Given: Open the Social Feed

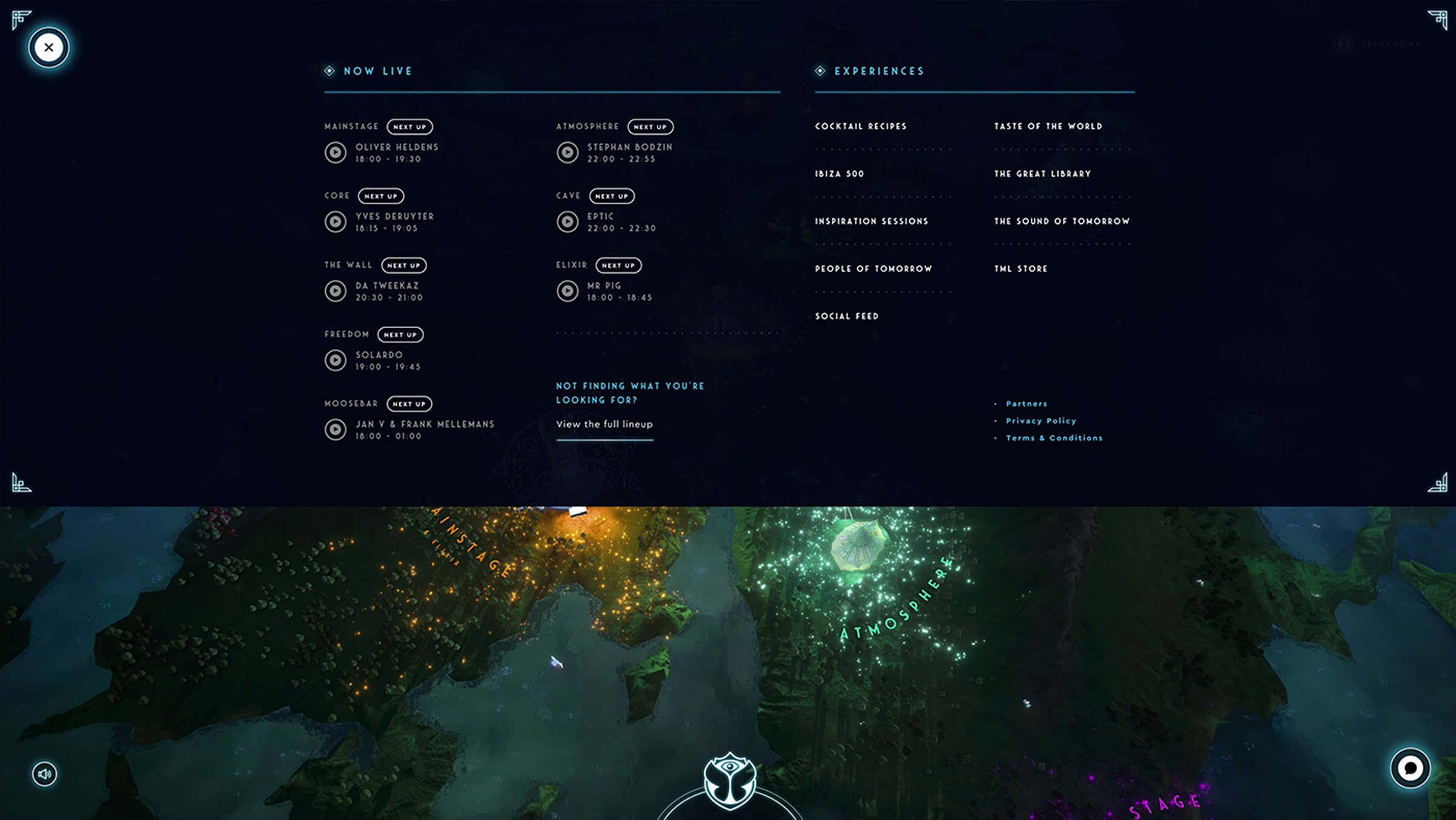Looking at the screenshot, I should pos(846,316).
